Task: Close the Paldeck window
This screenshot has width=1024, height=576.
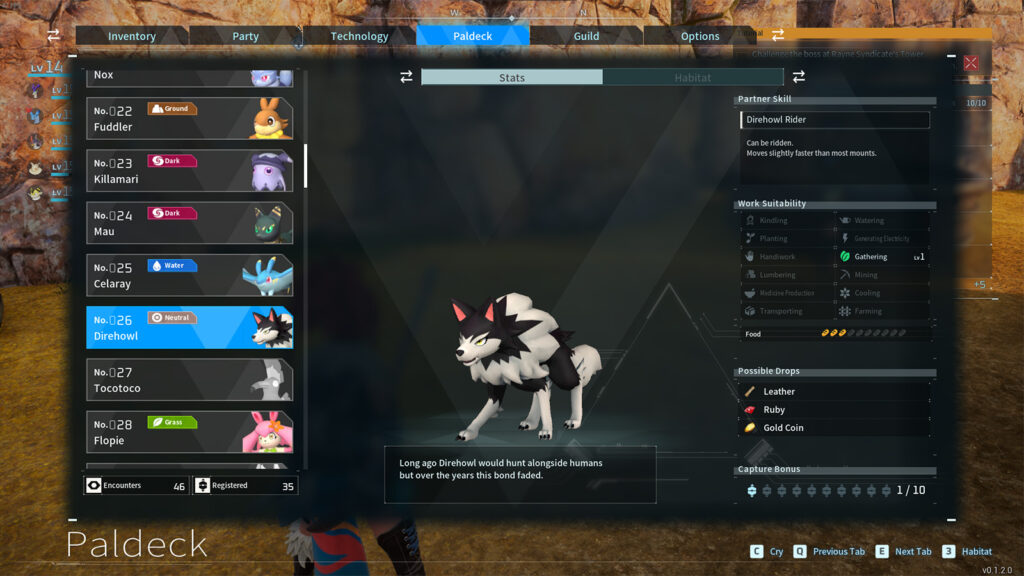Action: (x=970, y=63)
